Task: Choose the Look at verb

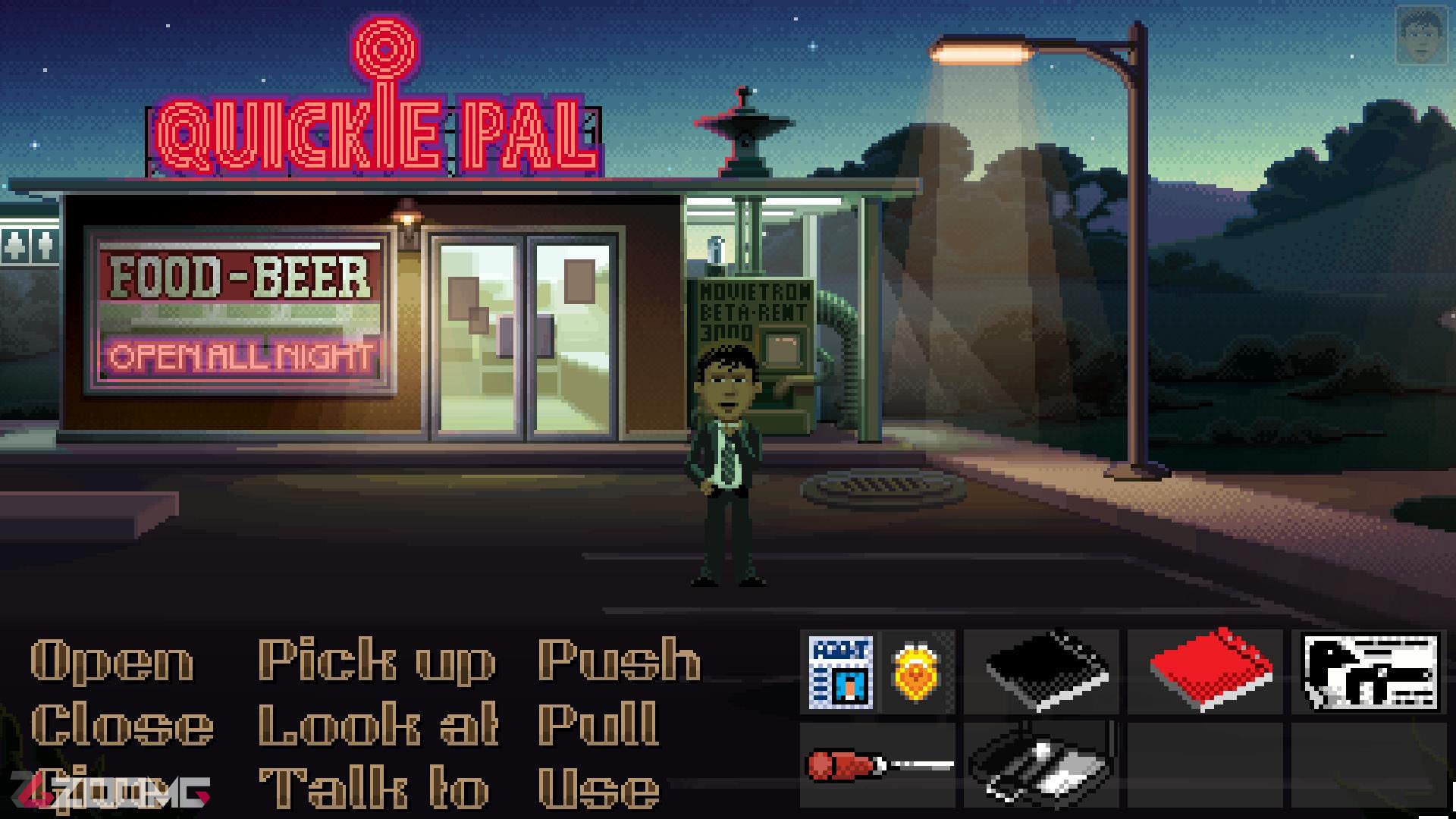Action: click(x=378, y=725)
